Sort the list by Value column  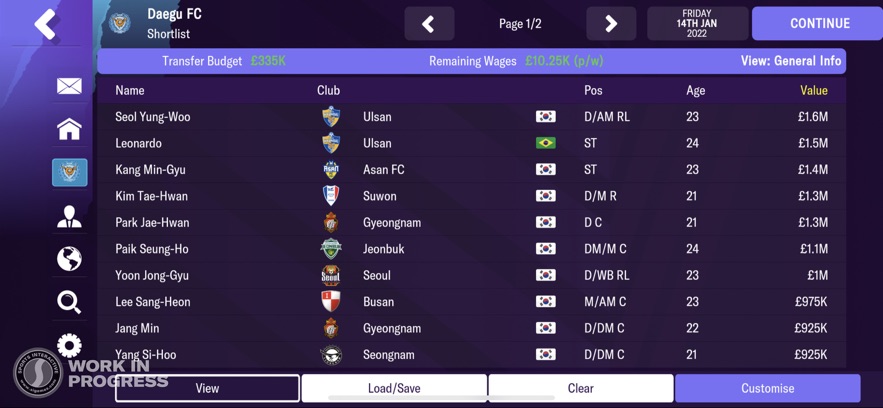[813, 90]
